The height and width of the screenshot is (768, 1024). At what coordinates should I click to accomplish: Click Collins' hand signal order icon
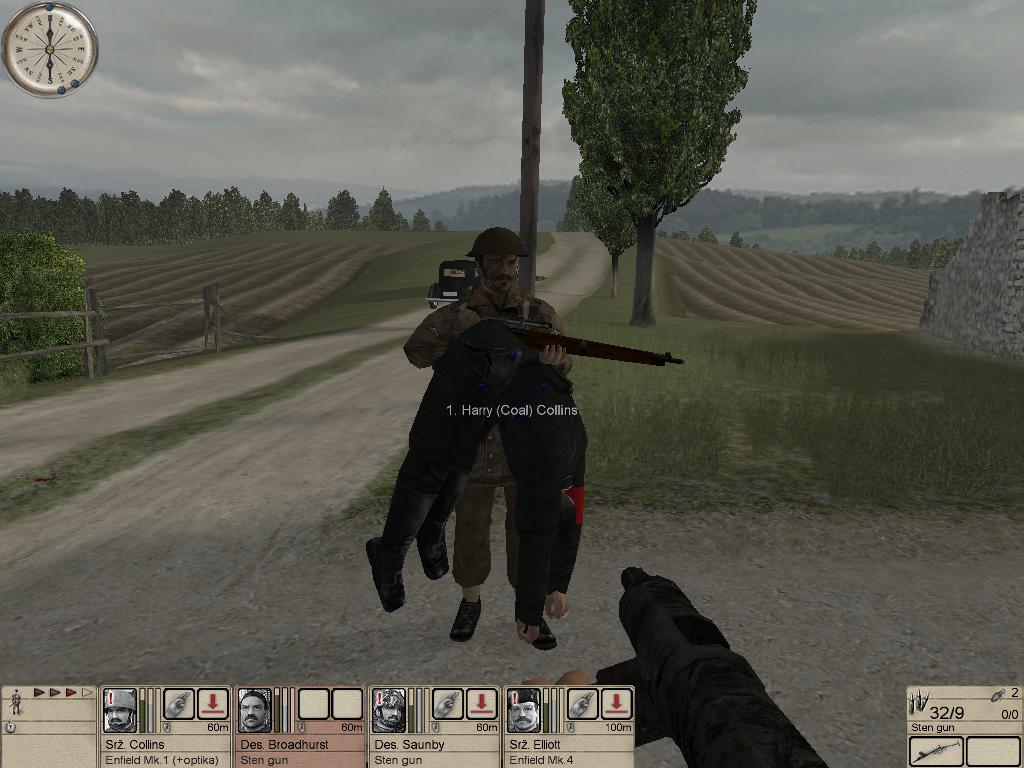[179, 704]
